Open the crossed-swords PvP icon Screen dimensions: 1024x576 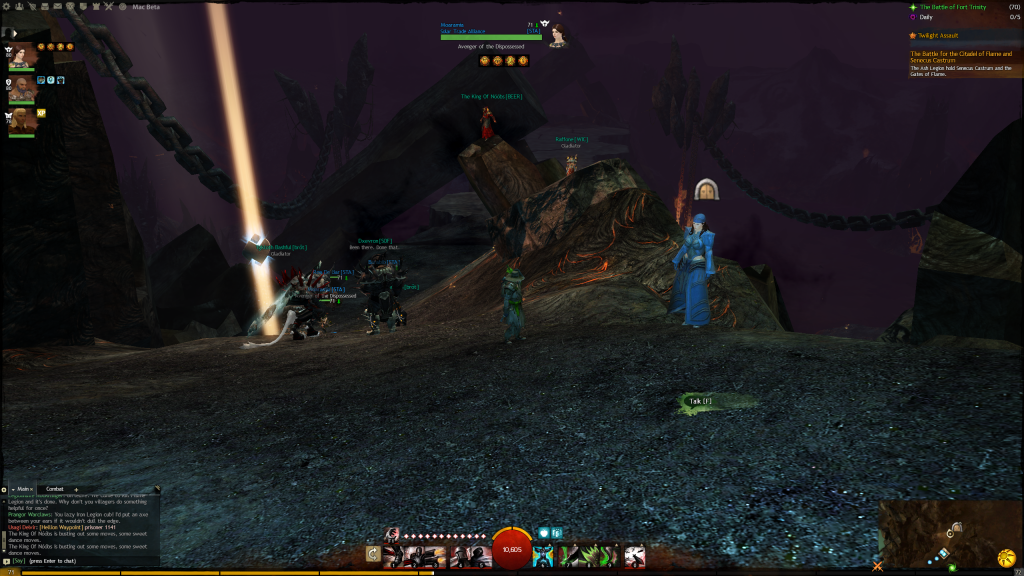[111, 6]
